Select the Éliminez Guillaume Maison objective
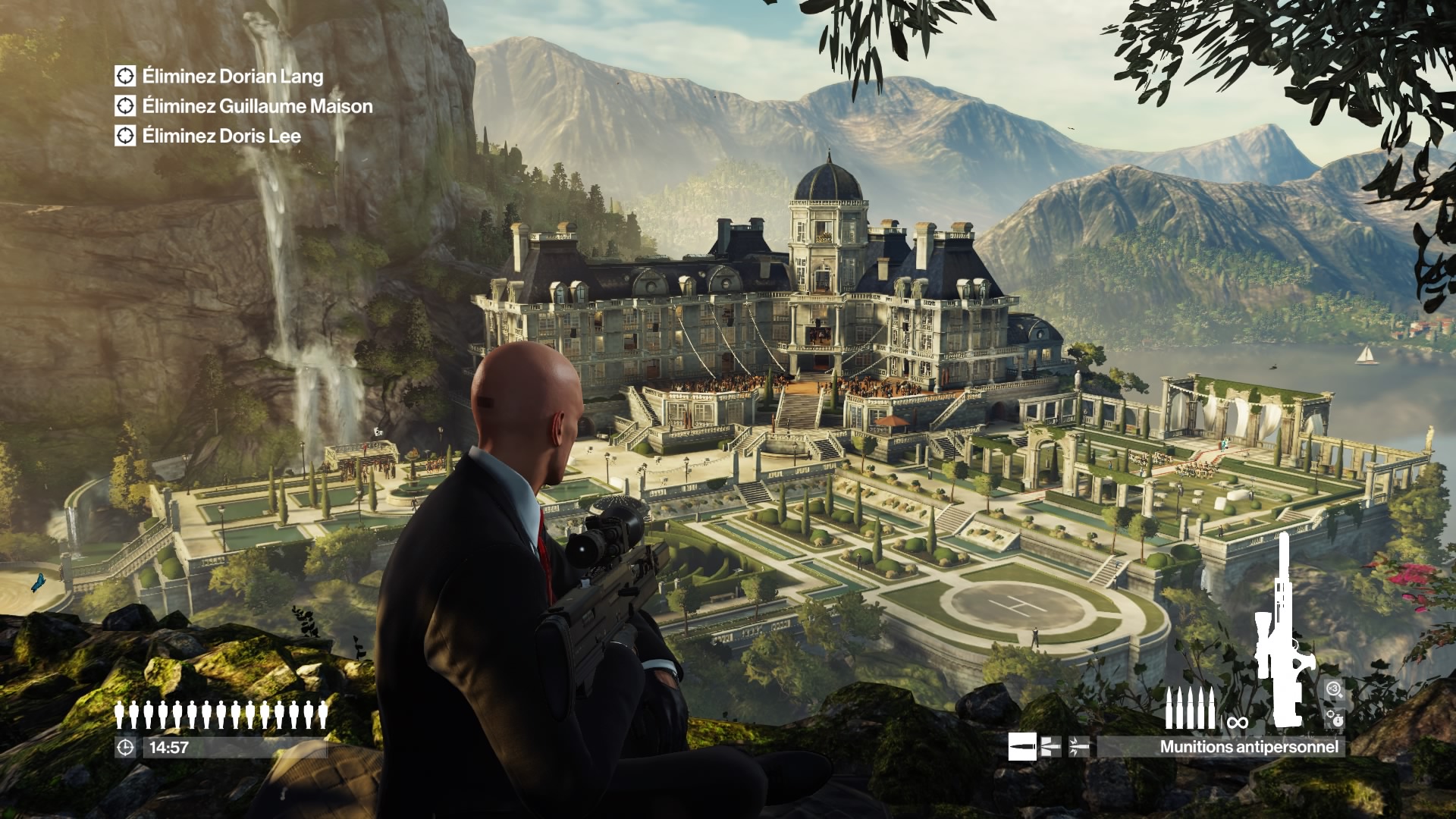The width and height of the screenshot is (1456, 819). [256, 106]
